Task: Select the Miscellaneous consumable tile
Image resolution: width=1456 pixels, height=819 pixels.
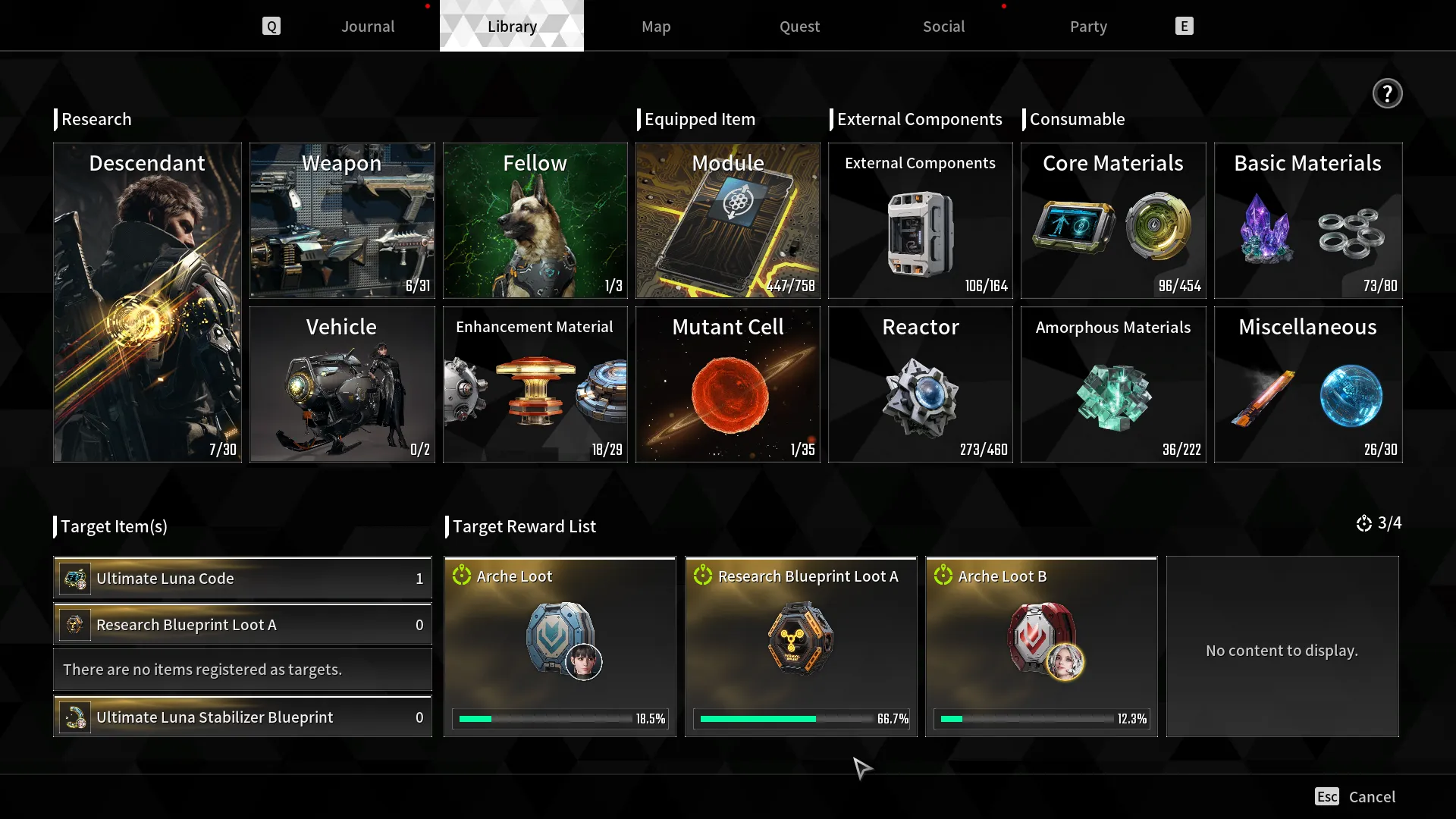Action: [x=1307, y=384]
